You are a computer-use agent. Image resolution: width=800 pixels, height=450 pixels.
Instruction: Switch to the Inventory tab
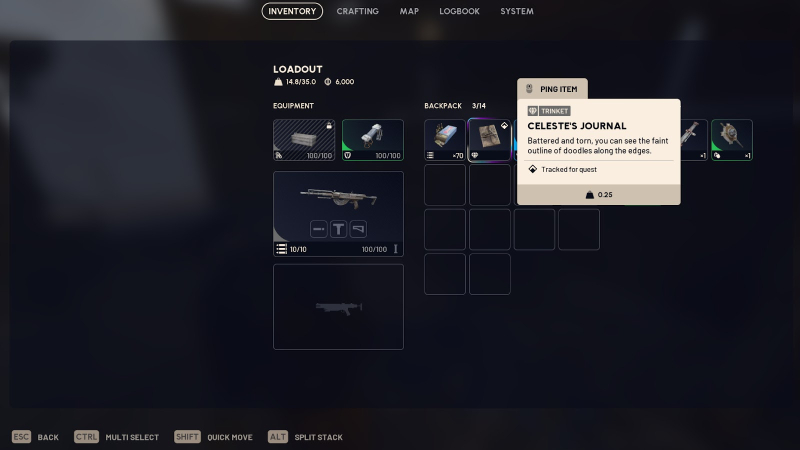(x=293, y=11)
